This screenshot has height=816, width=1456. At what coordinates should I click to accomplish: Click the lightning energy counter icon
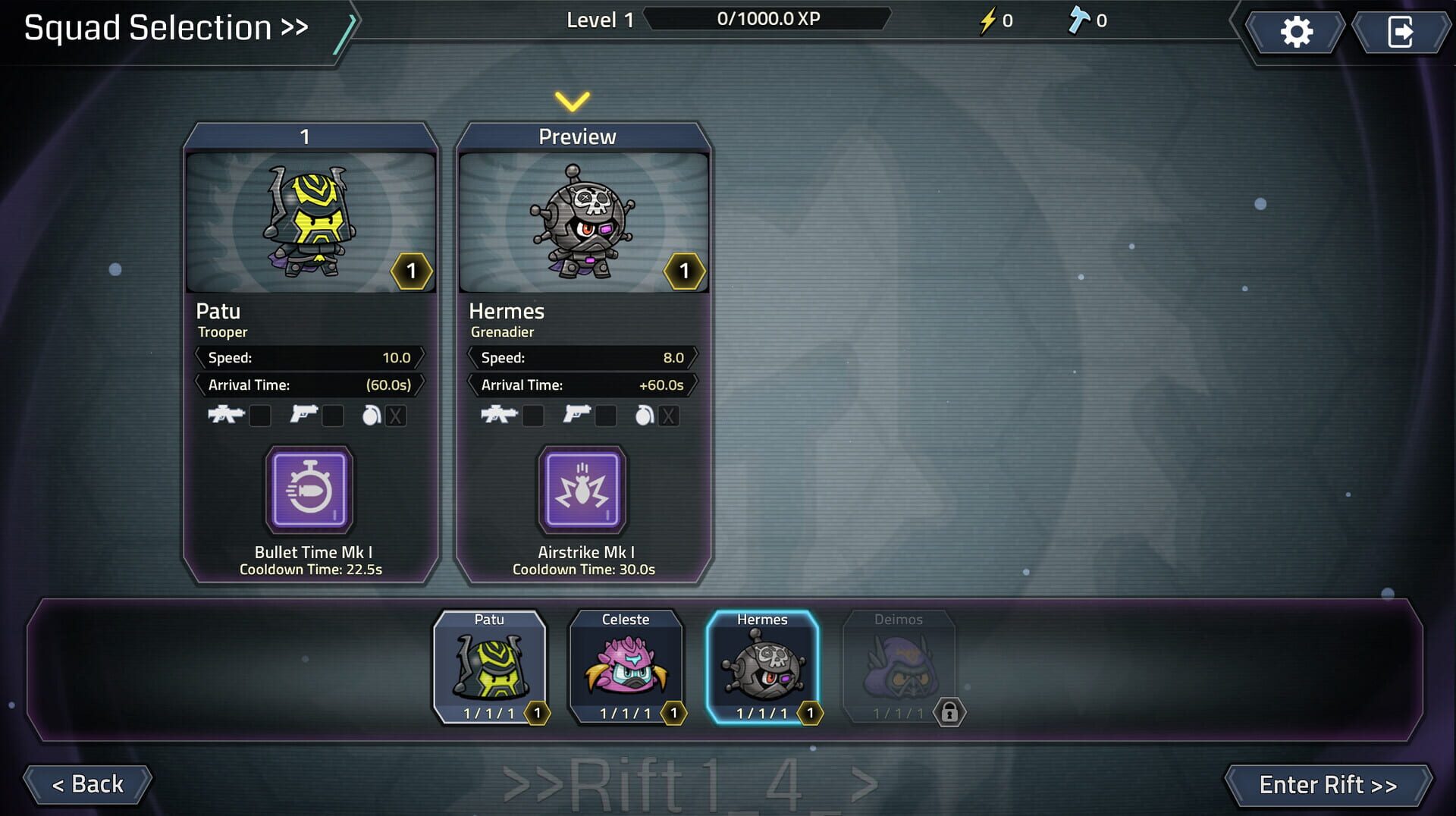tap(987, 21)
